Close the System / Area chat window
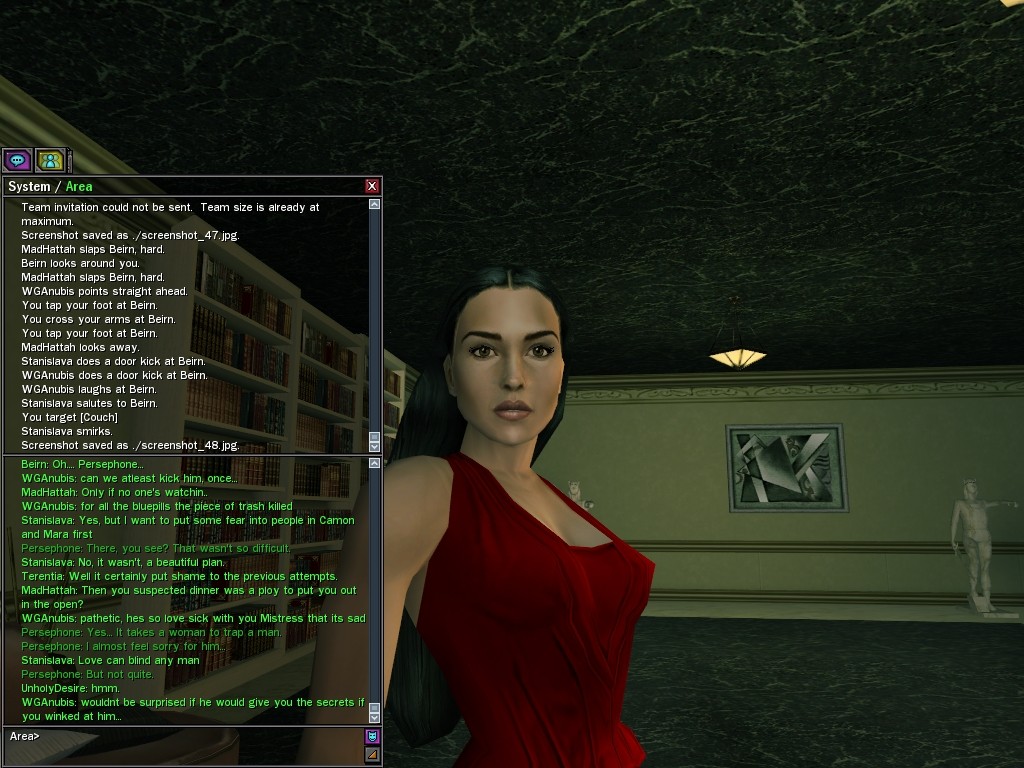Viewport: 1024px width, 768px height. (x=372, y=186)
